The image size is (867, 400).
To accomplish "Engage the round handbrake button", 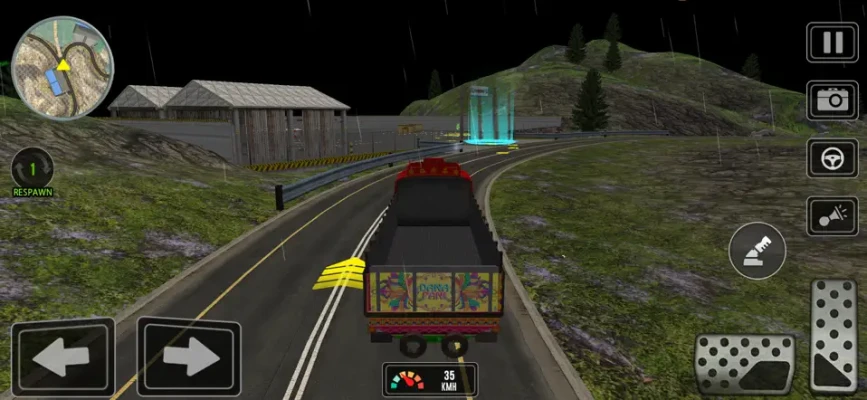I will (x=757, y=250).
